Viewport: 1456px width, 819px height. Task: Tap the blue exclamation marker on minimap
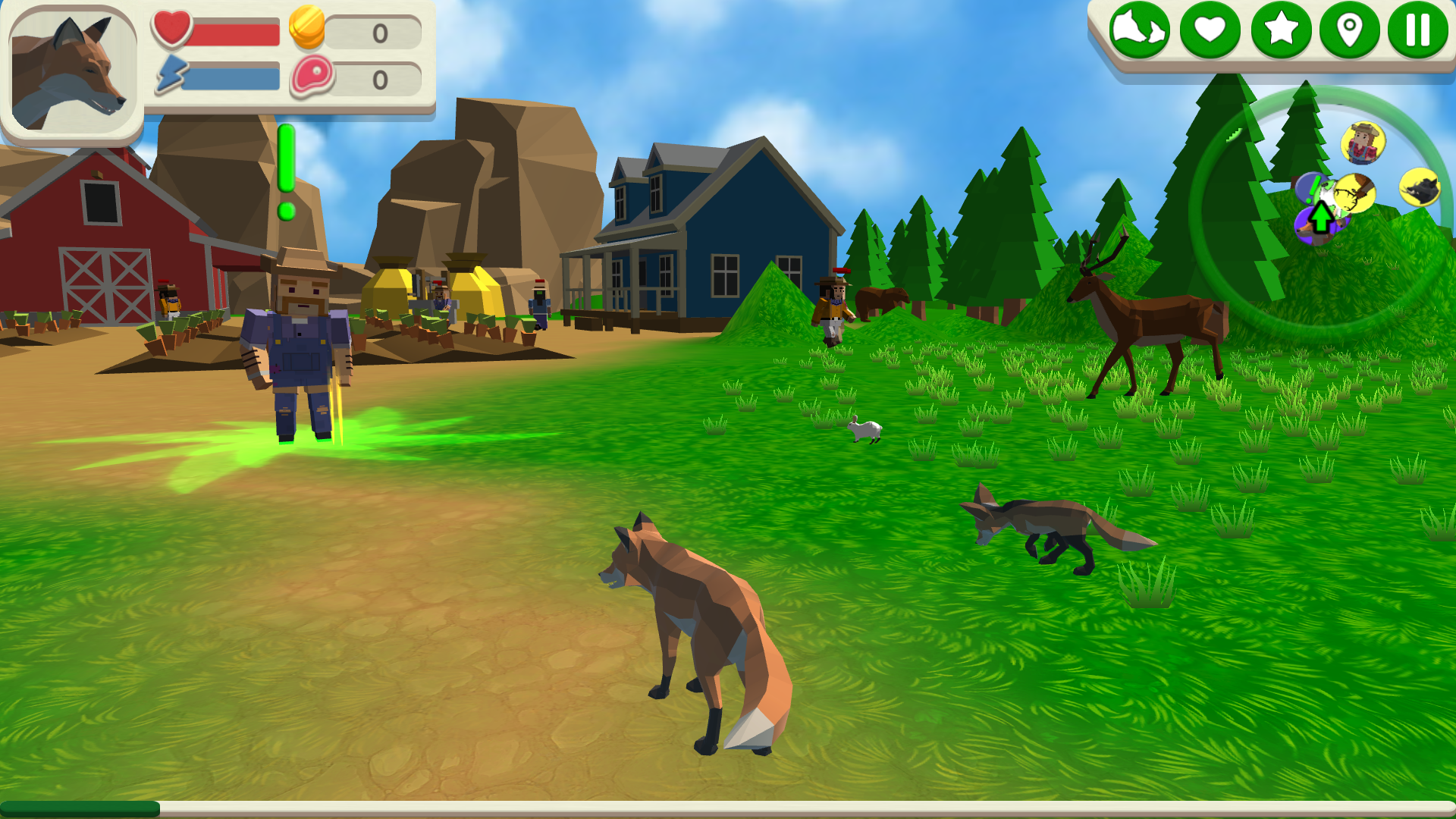[x=1310, y=188]
